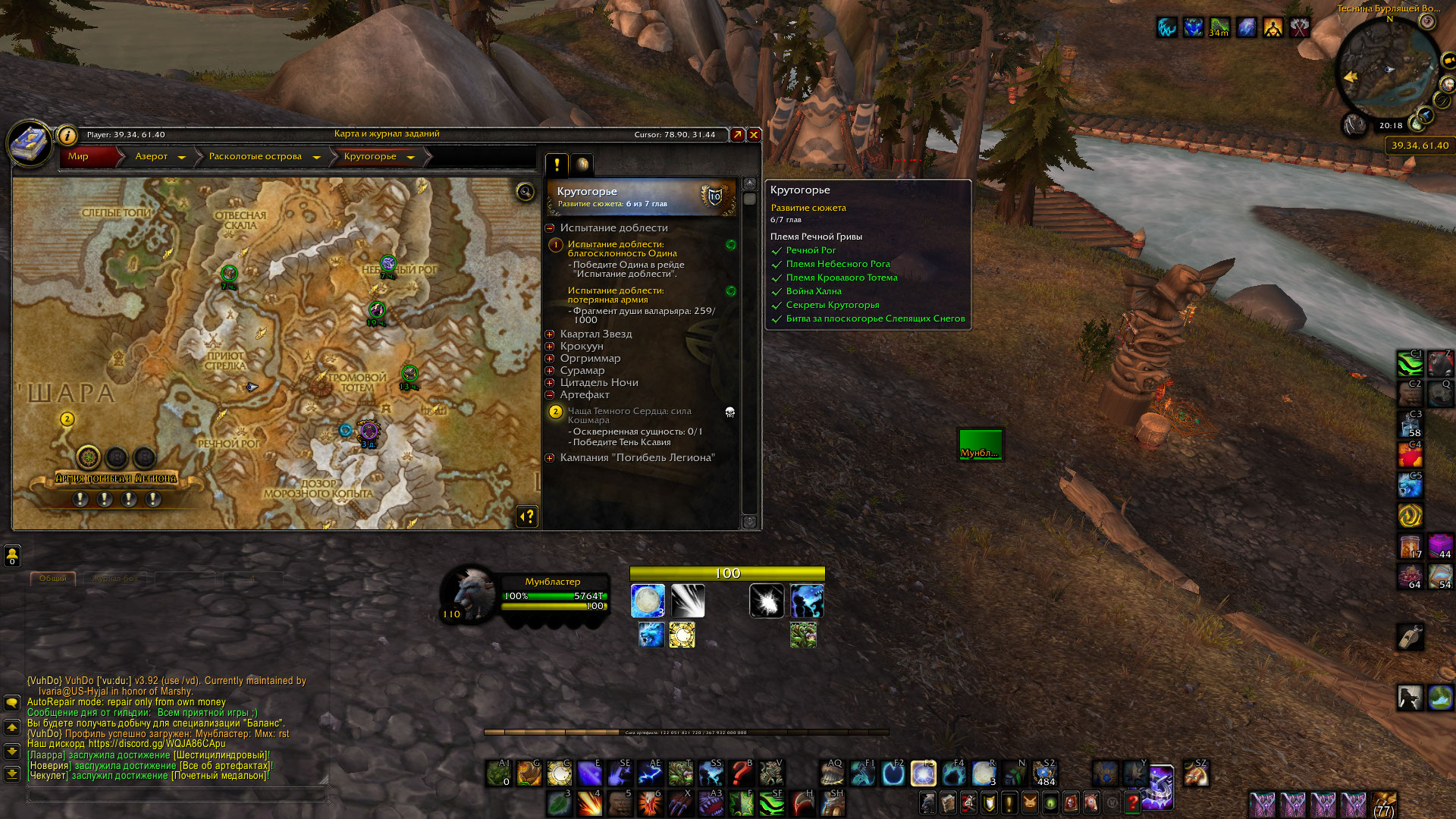This screenshot has width=1456, height=819.
Task: Select the green Мунбл... raid frame
Action: [981, 444]
